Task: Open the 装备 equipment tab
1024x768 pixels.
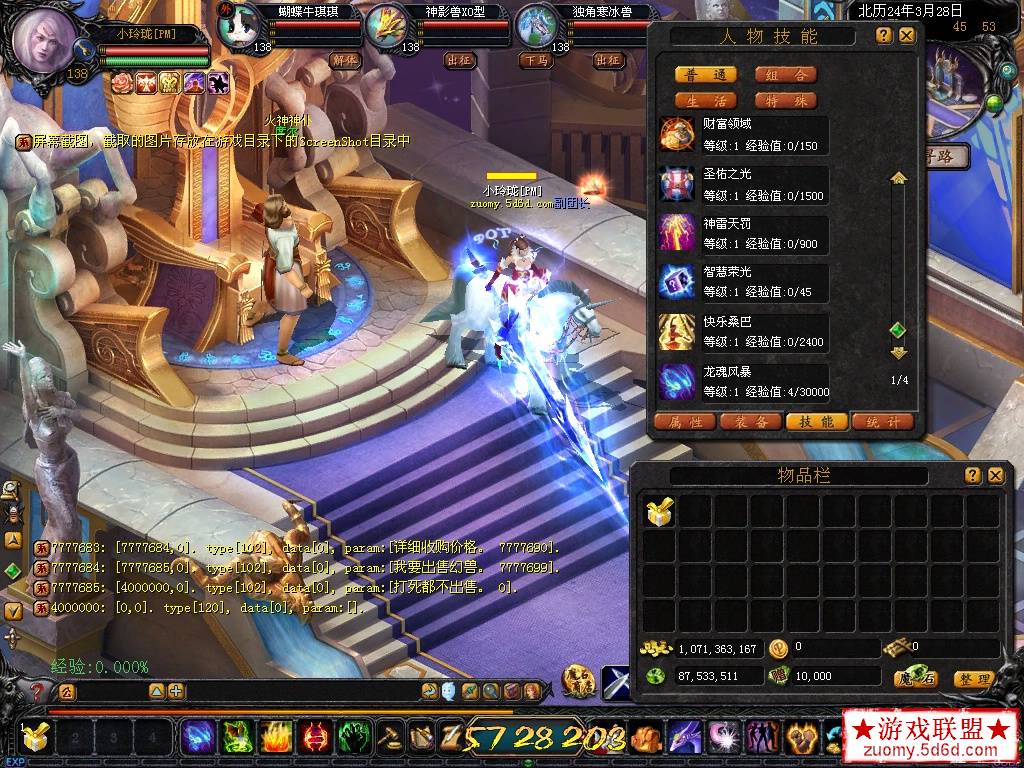Action: click(751, 422)
